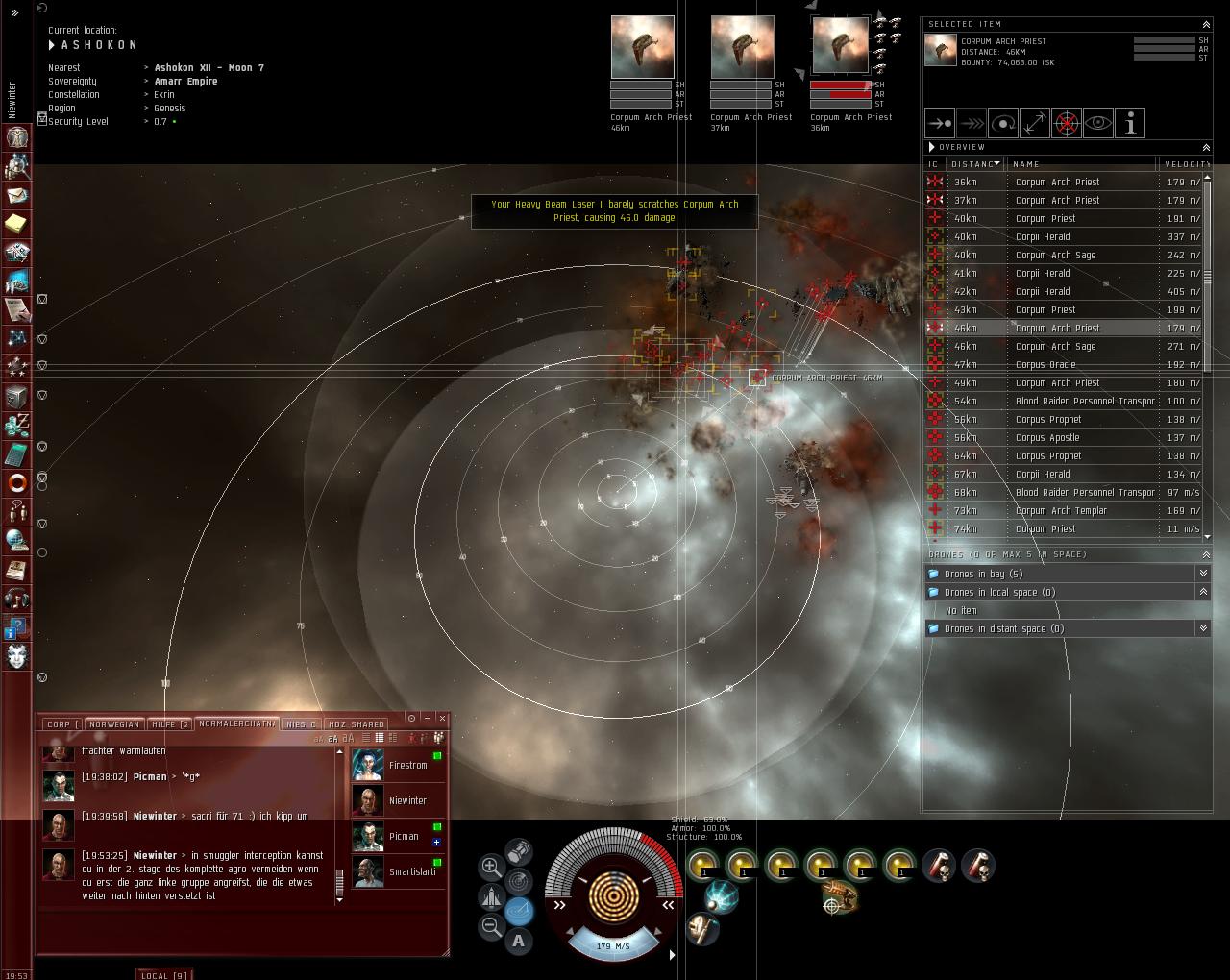Sort overview by Distance column
Screen dimensions: 1230x980
pos(974,164)
